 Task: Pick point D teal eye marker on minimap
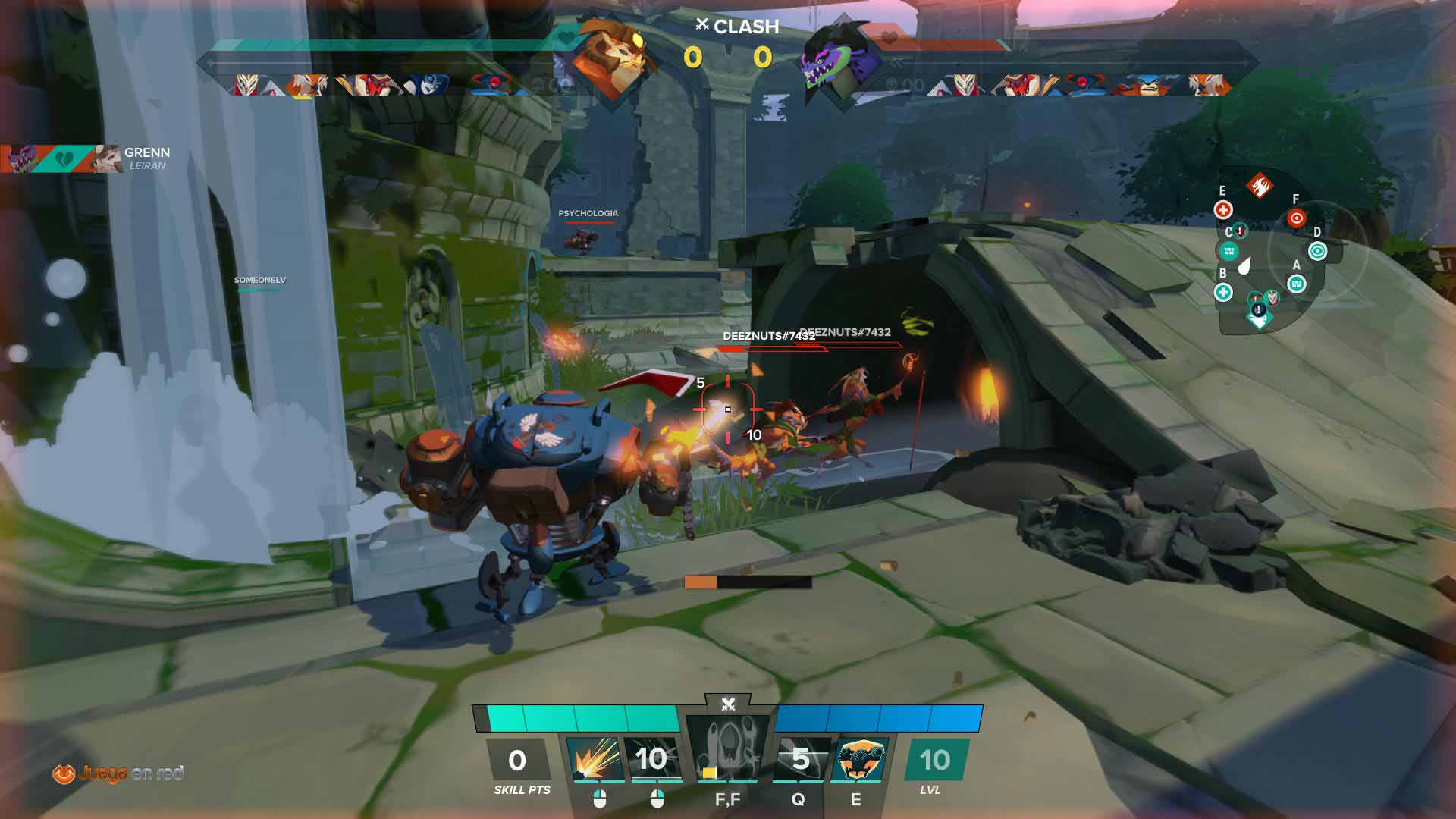1317,251
